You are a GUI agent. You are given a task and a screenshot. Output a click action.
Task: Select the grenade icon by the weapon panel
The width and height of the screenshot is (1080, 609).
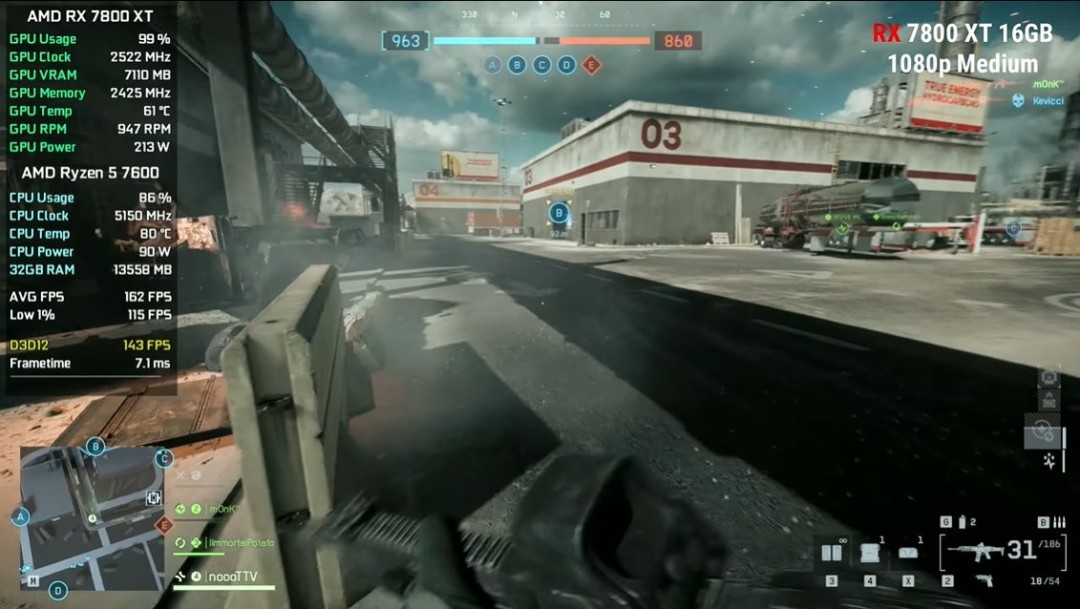962,522
